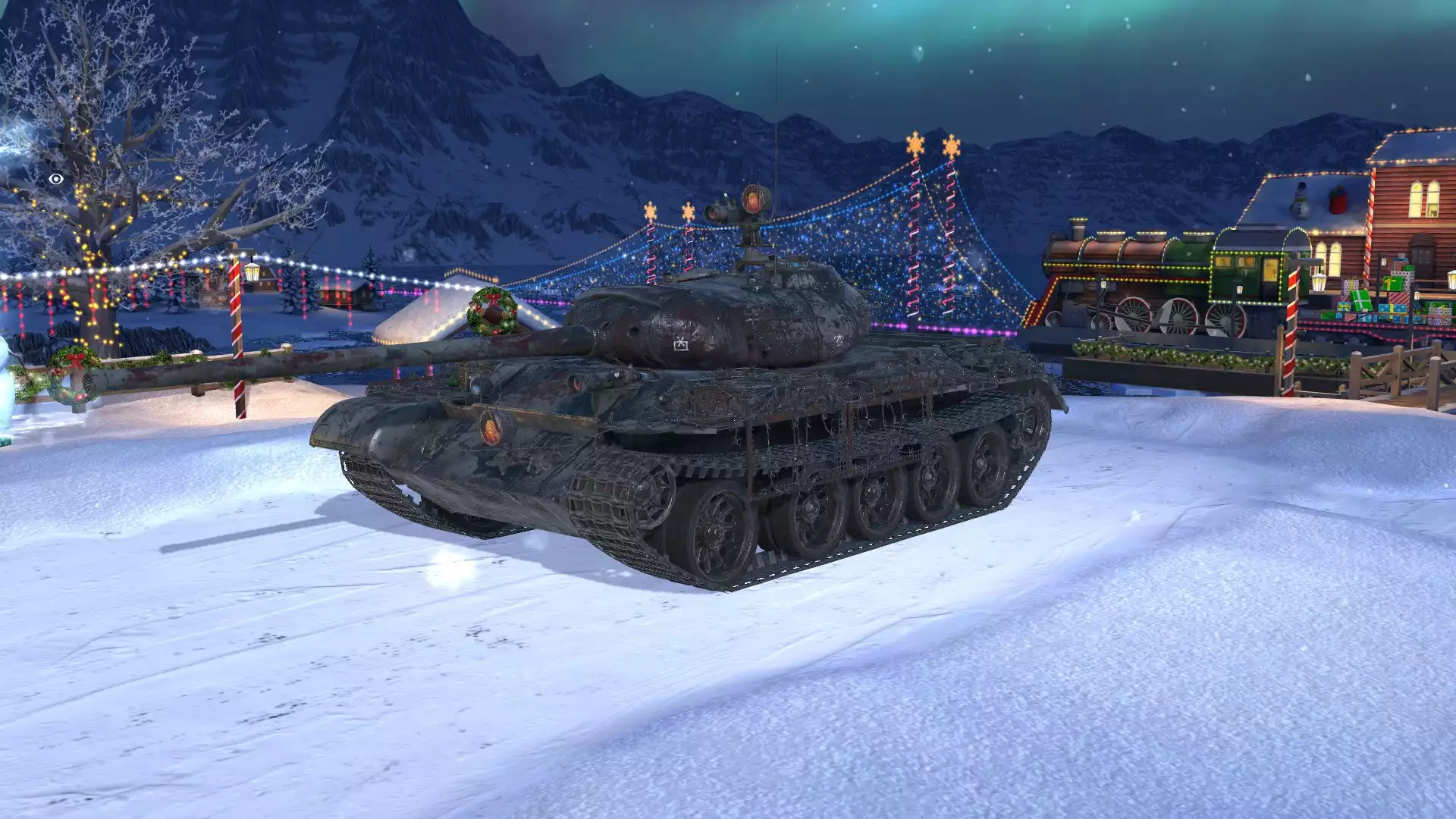Toggle the eye icon to show interface
Image resolution: width=1456 pixels, height=819 pixels.
tap(55, 179)
